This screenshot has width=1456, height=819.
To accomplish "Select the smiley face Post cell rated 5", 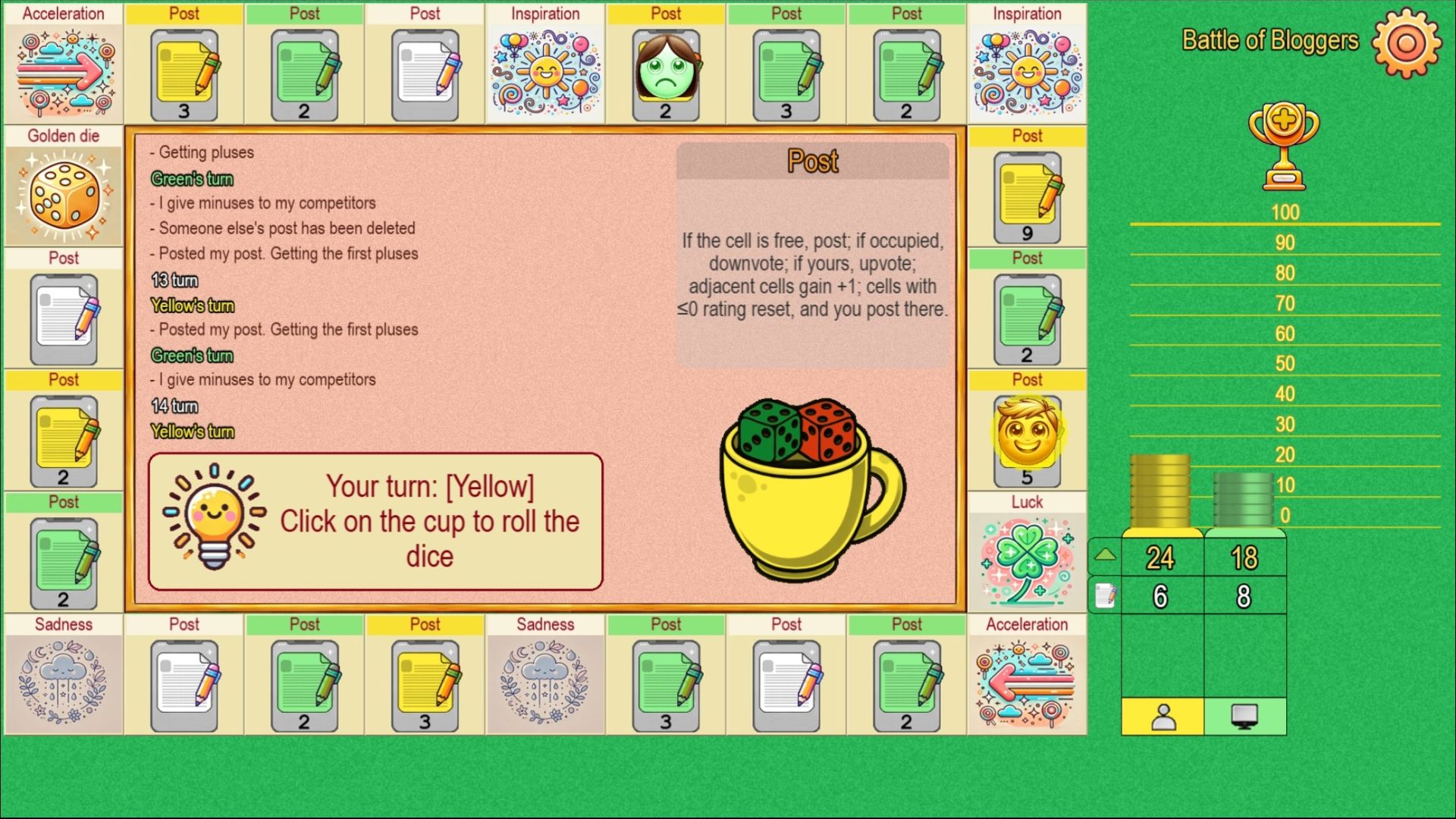I will [1028, 438].
